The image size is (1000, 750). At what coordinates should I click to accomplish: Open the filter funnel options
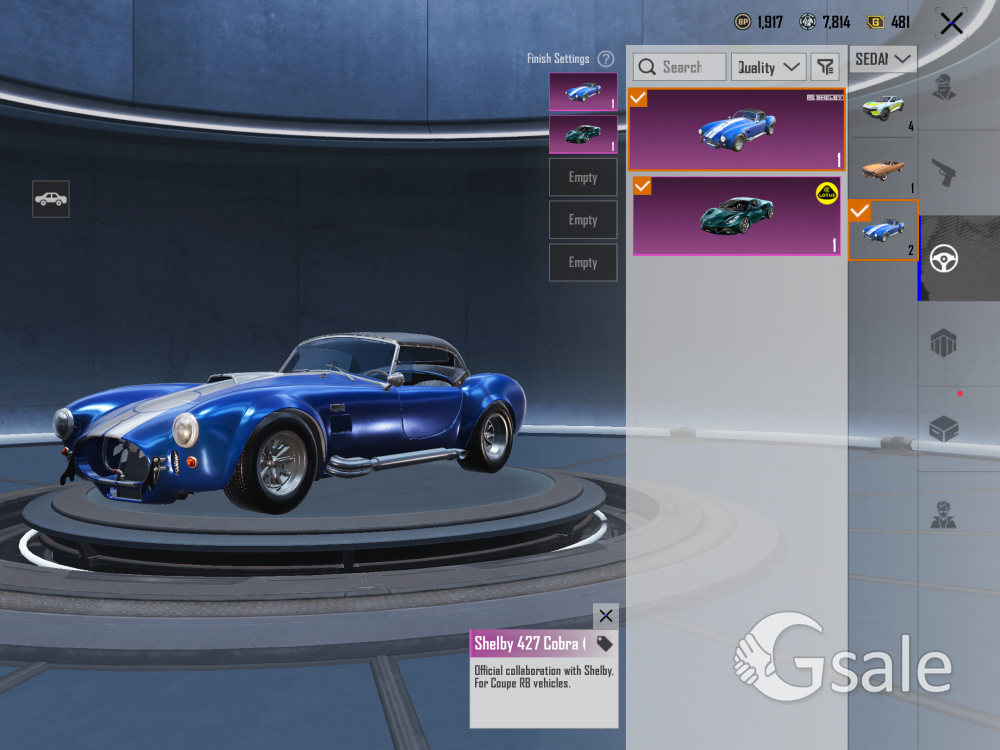[x=825, y=67]
